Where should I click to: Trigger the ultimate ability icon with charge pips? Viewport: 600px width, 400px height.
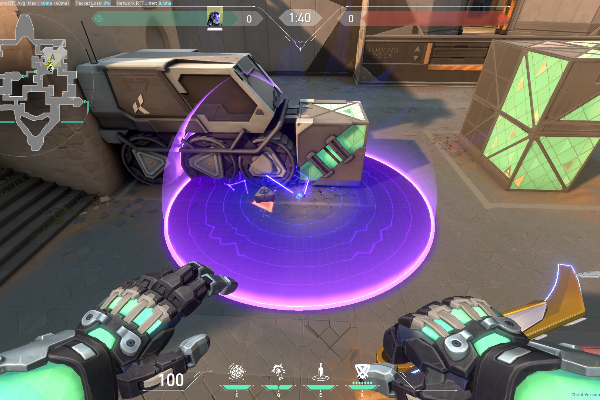(361, 372)
